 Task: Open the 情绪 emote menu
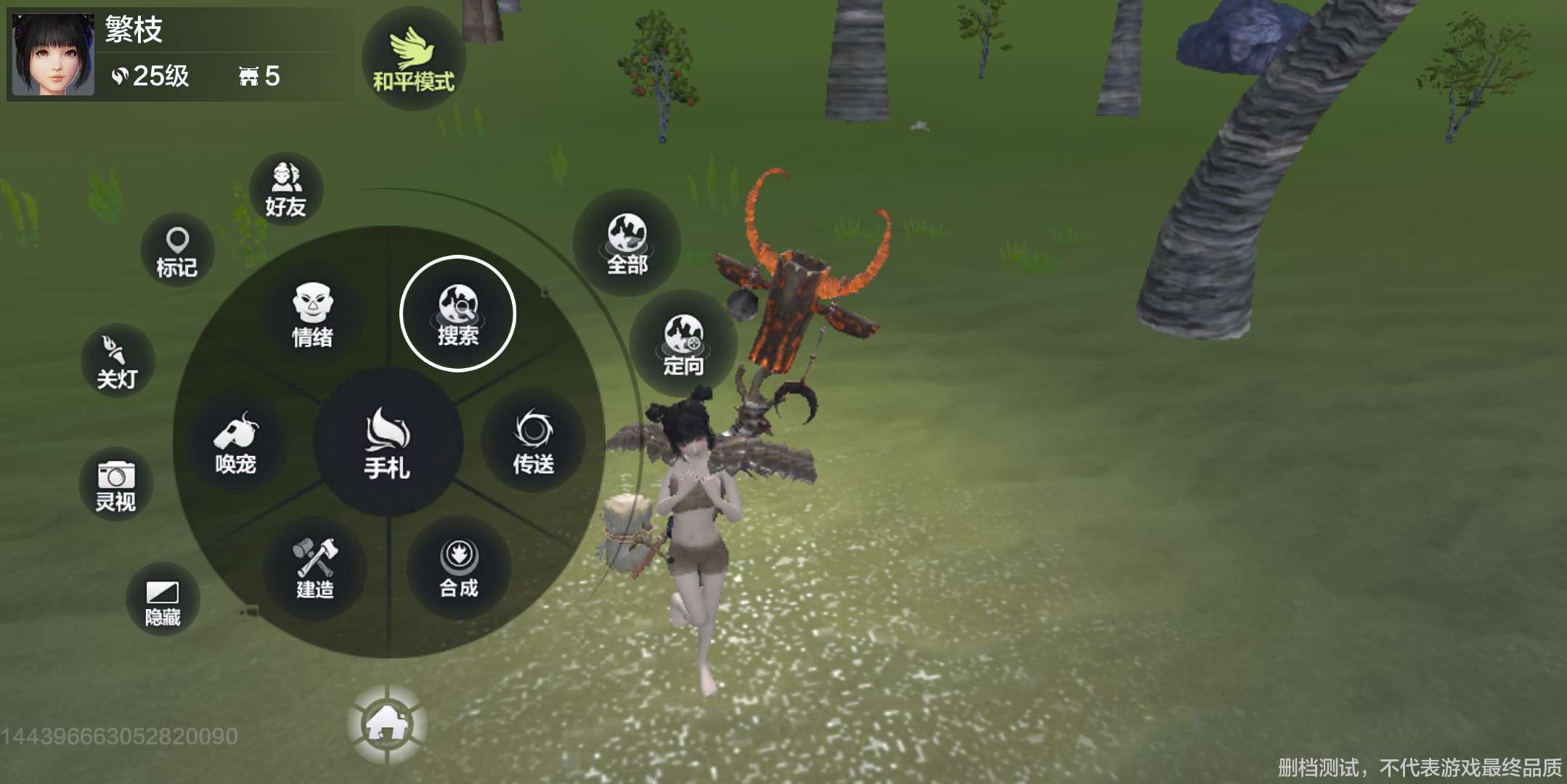pyautogui.click(x=312, y=315)
